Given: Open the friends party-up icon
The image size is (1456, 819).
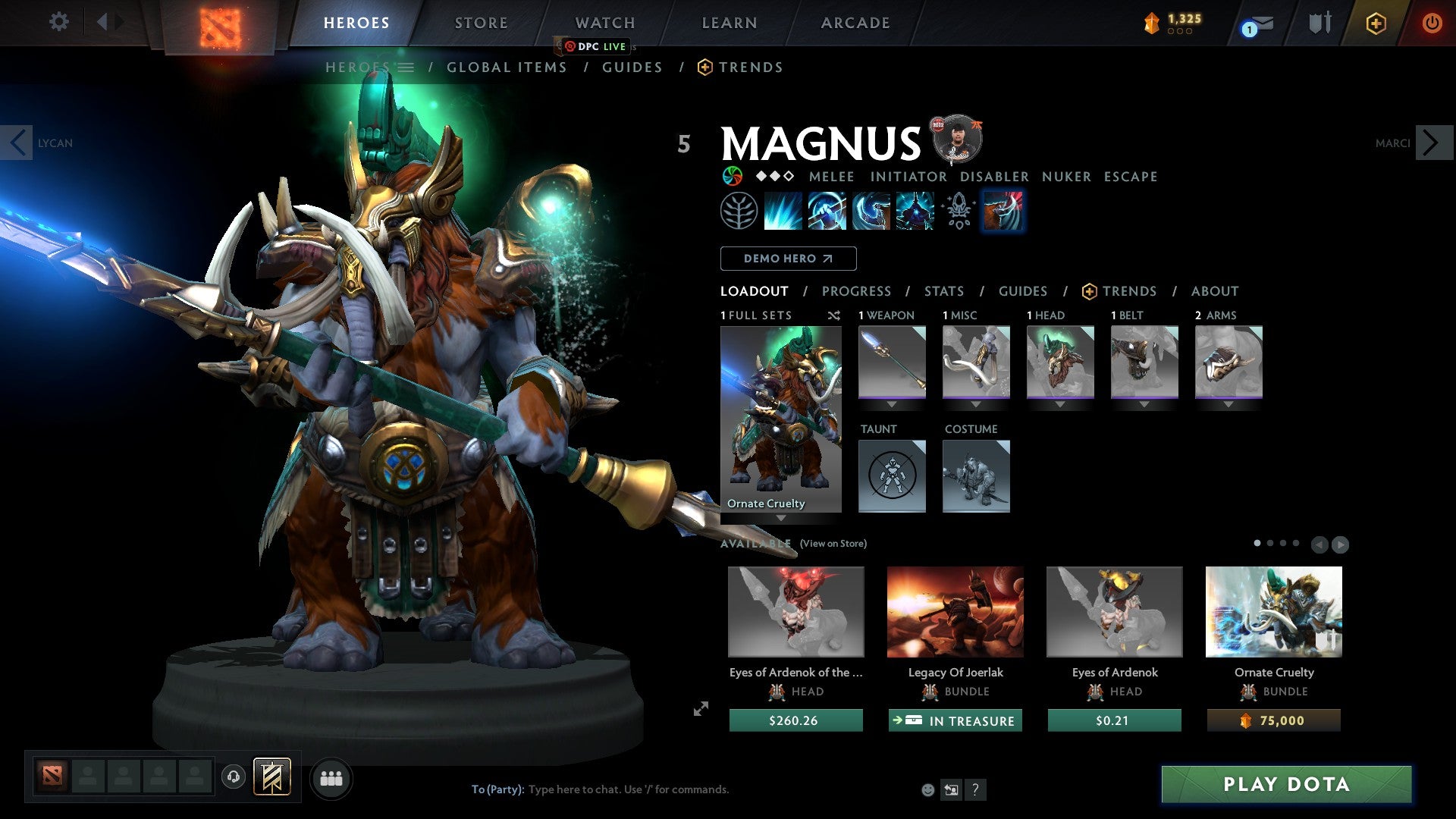Looking at the screenshot, I should [331, 778].
